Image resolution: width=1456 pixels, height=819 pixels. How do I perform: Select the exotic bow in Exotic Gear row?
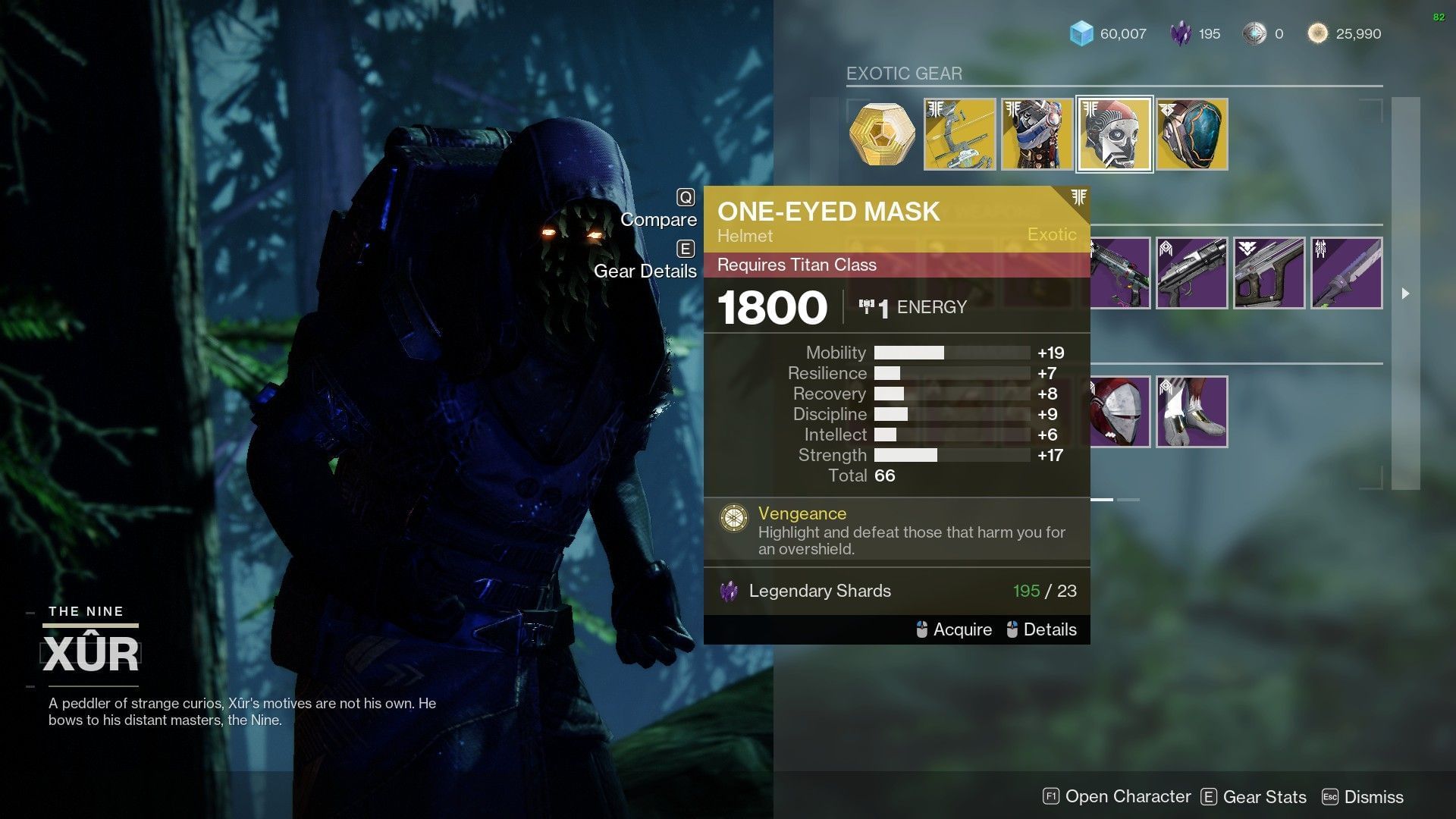(x=959, y=133)
